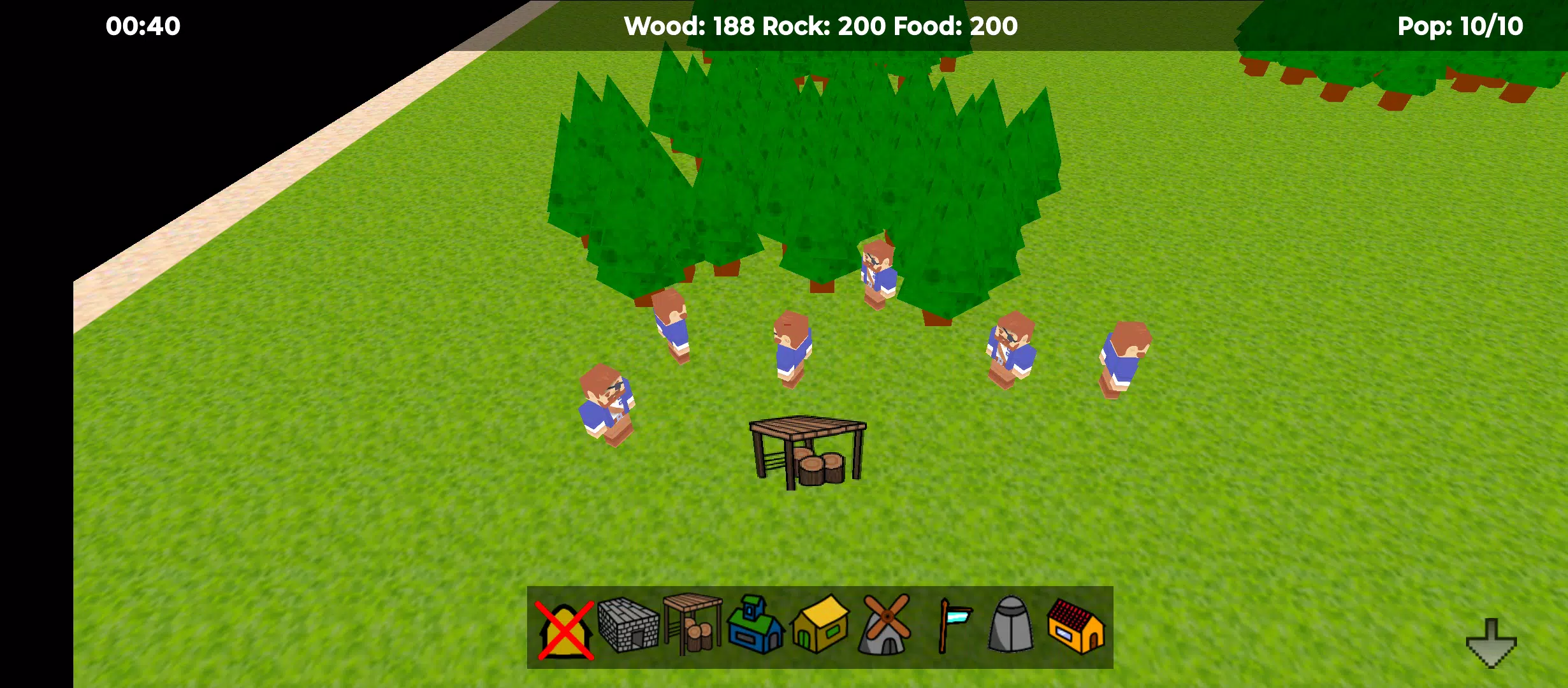The image size is (1568, 688).
Task: Click the 00:40 game timer
Action: [x=142, y=26]
